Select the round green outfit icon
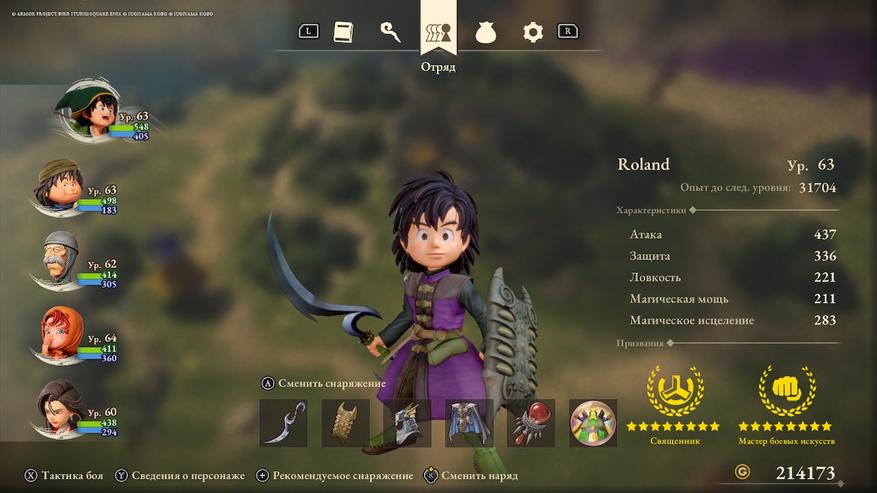 point(593,423)
